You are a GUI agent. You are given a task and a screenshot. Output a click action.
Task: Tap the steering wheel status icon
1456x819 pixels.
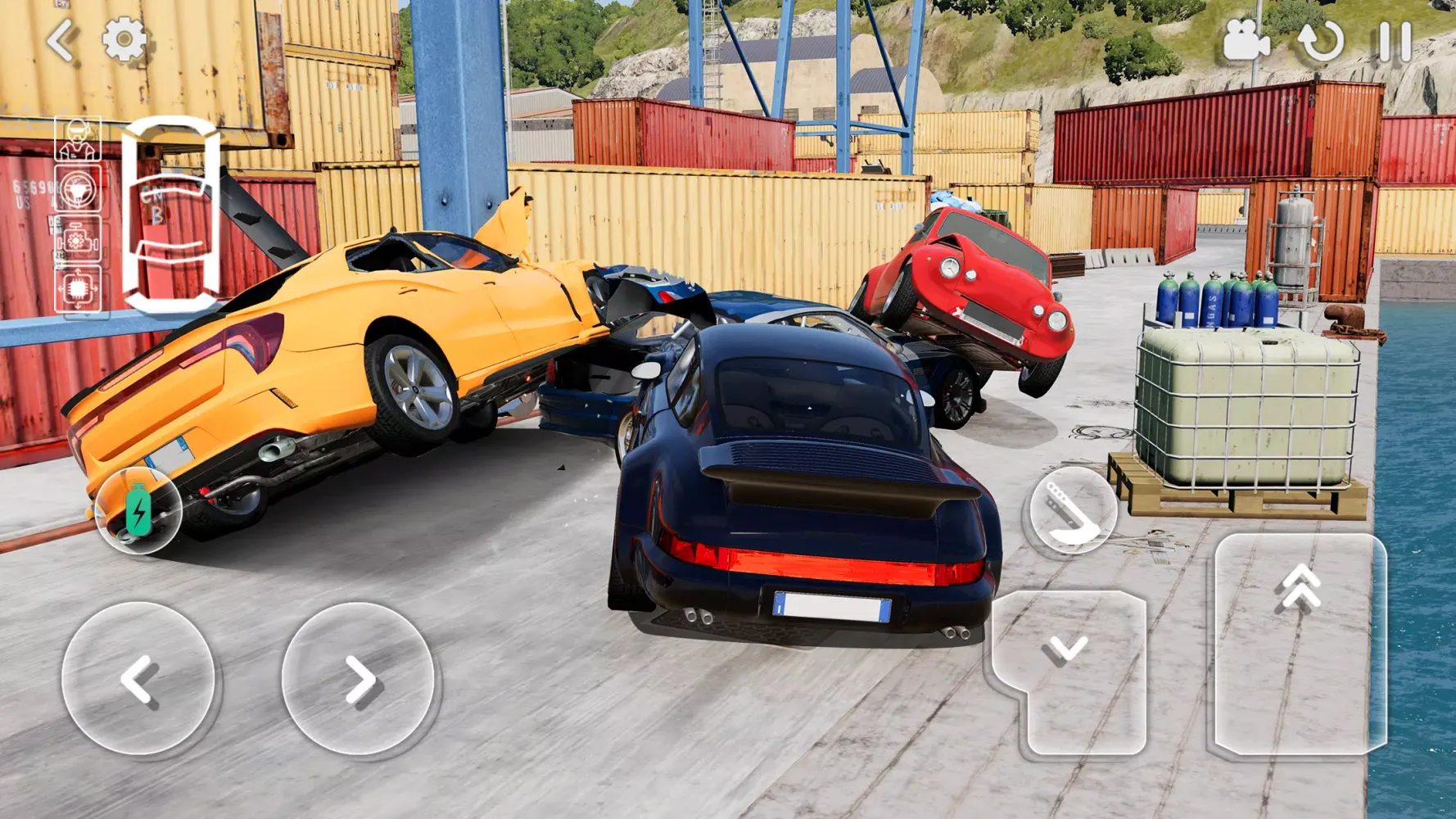[78, 189]
